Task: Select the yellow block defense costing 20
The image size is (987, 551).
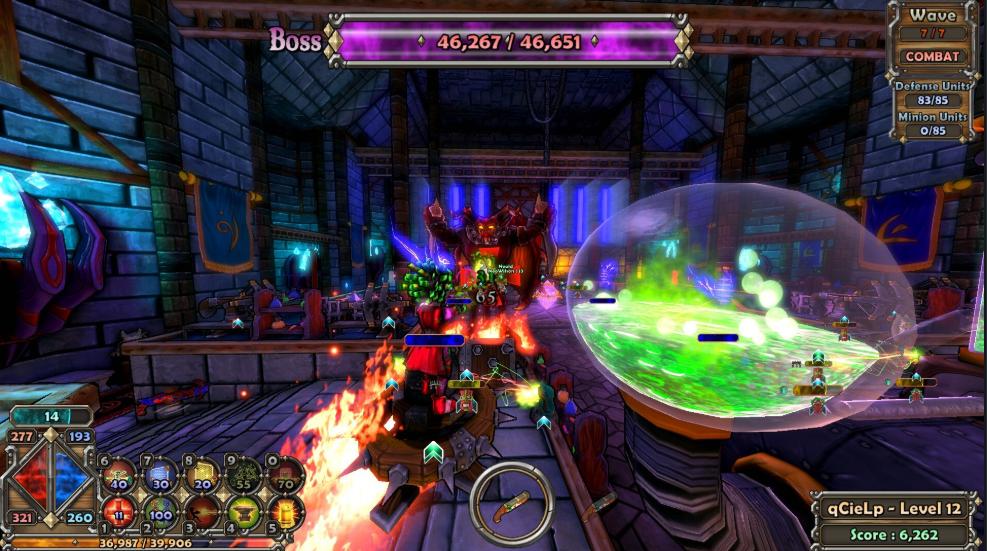Action: (x=202, y=474)
